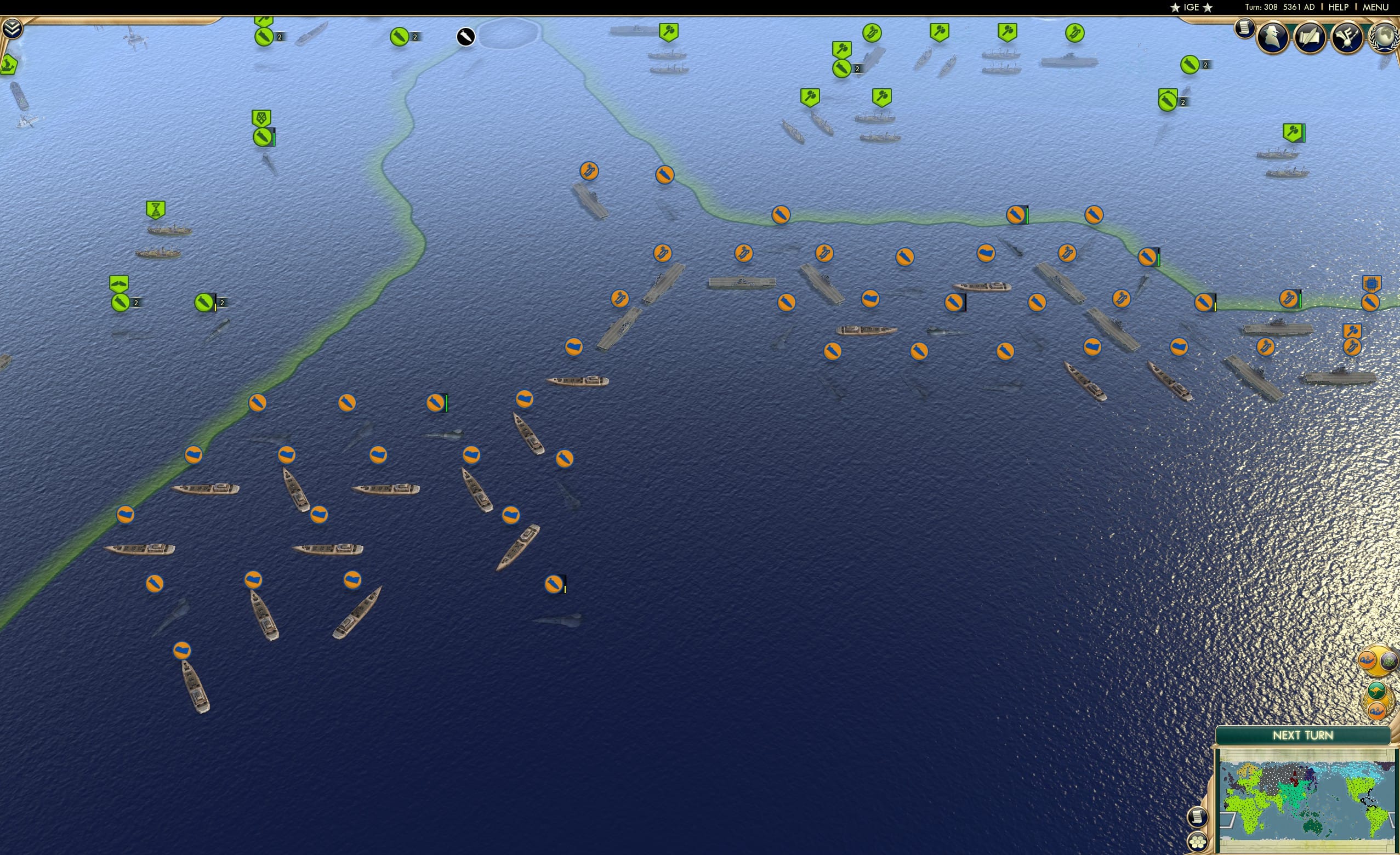Select the green hourglass work boat flag
This screenshot has width=1400, height=855.
(156, 209)
